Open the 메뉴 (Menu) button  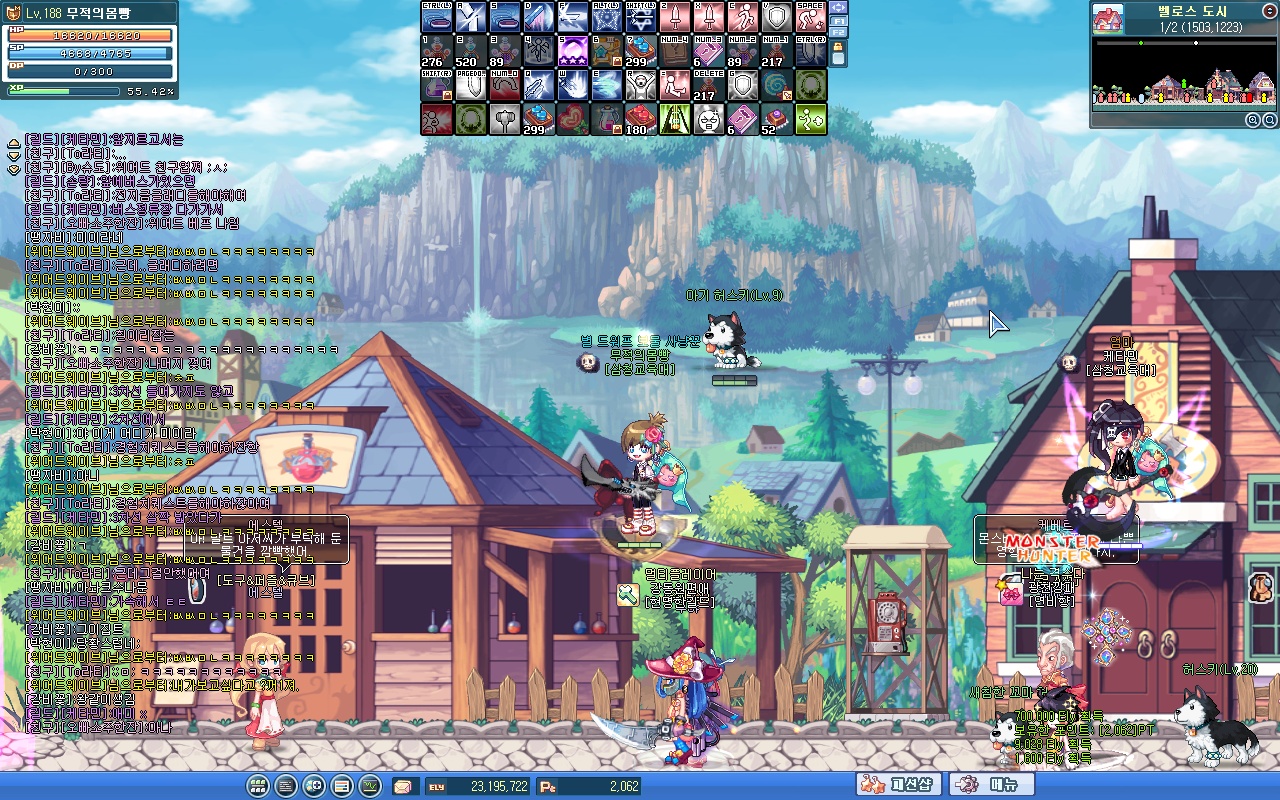(x=991, y=786)
